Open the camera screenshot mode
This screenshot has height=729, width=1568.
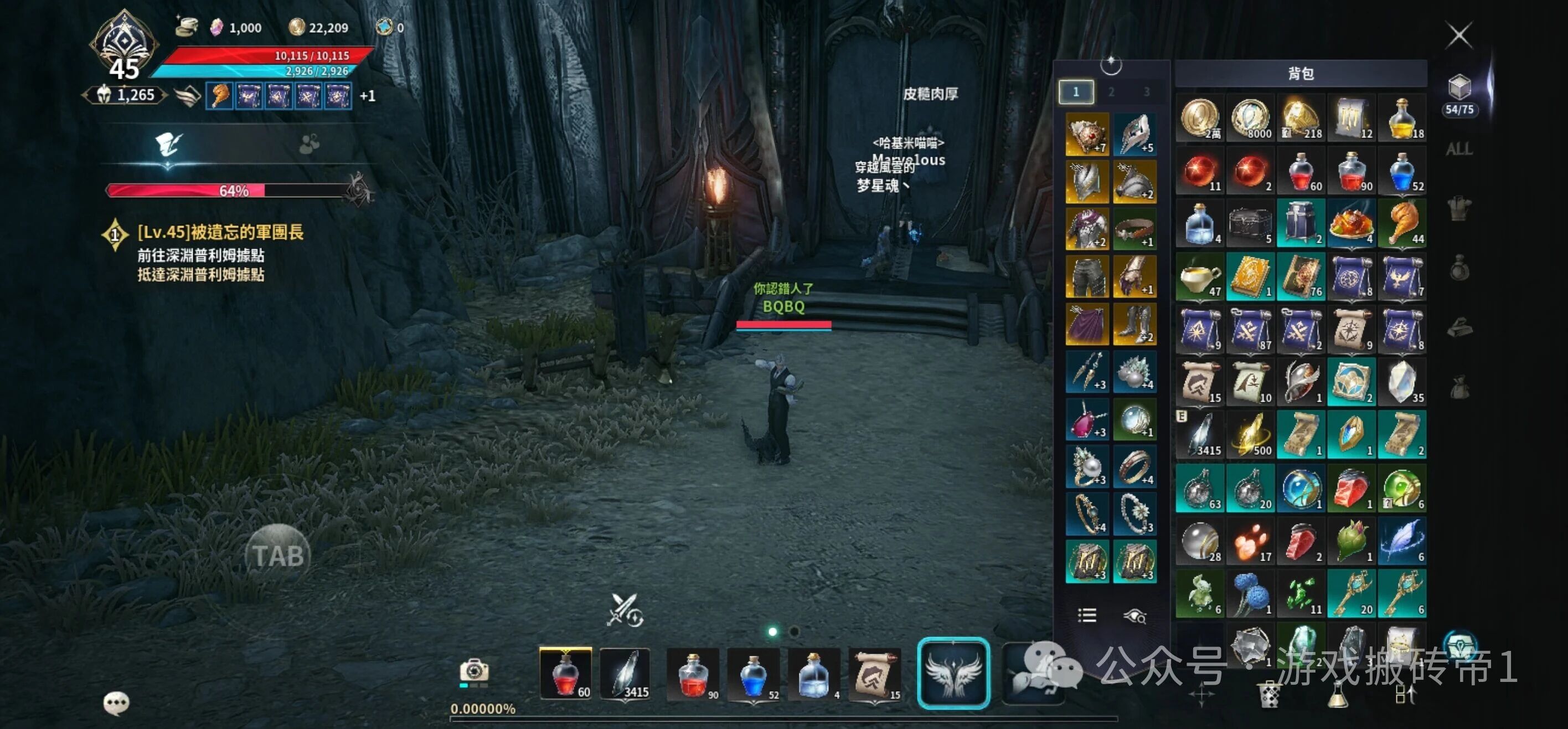point(474,671)
